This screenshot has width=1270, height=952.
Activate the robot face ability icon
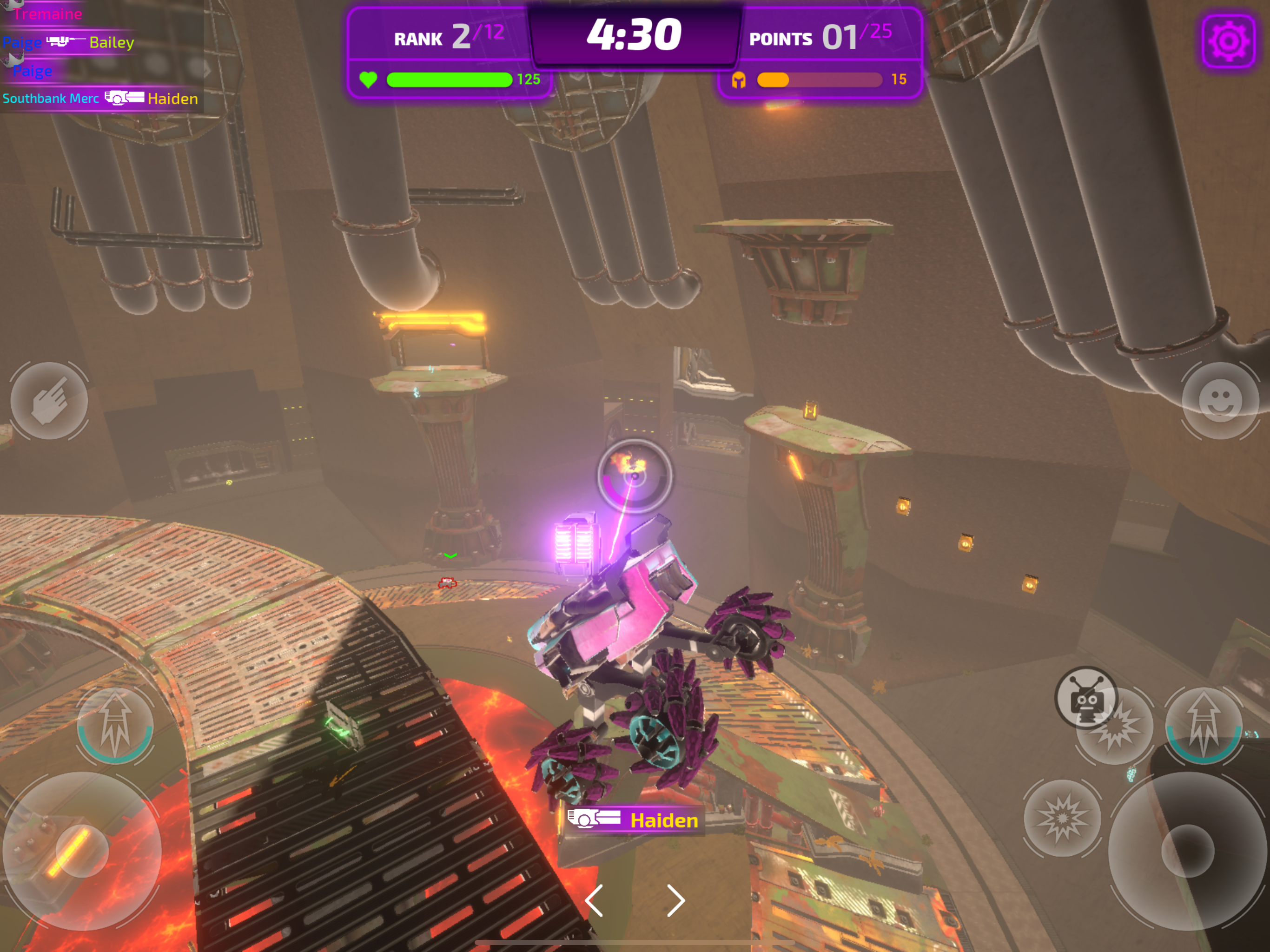tap(1086, 697)
